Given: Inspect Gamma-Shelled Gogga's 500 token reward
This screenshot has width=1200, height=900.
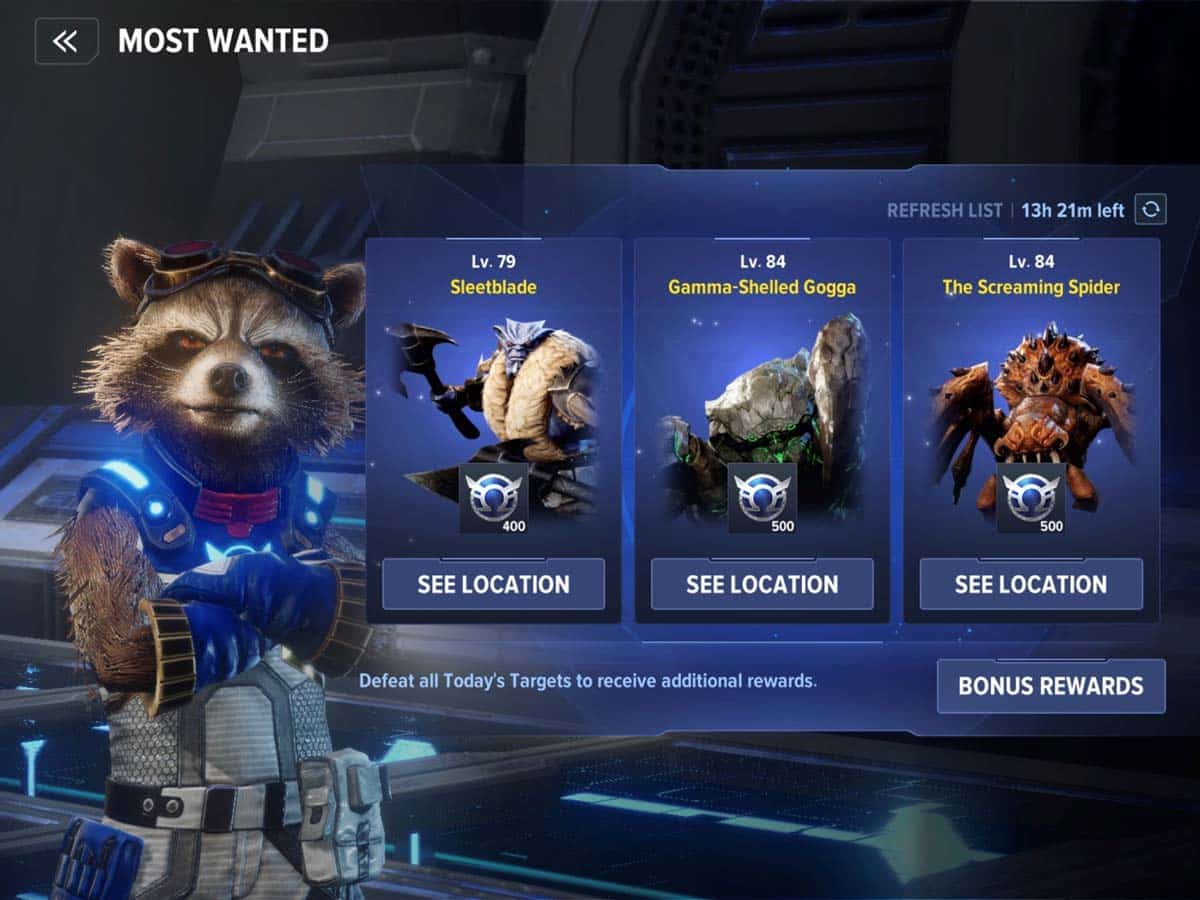Looking at the screenshot, I should (762, 497).
